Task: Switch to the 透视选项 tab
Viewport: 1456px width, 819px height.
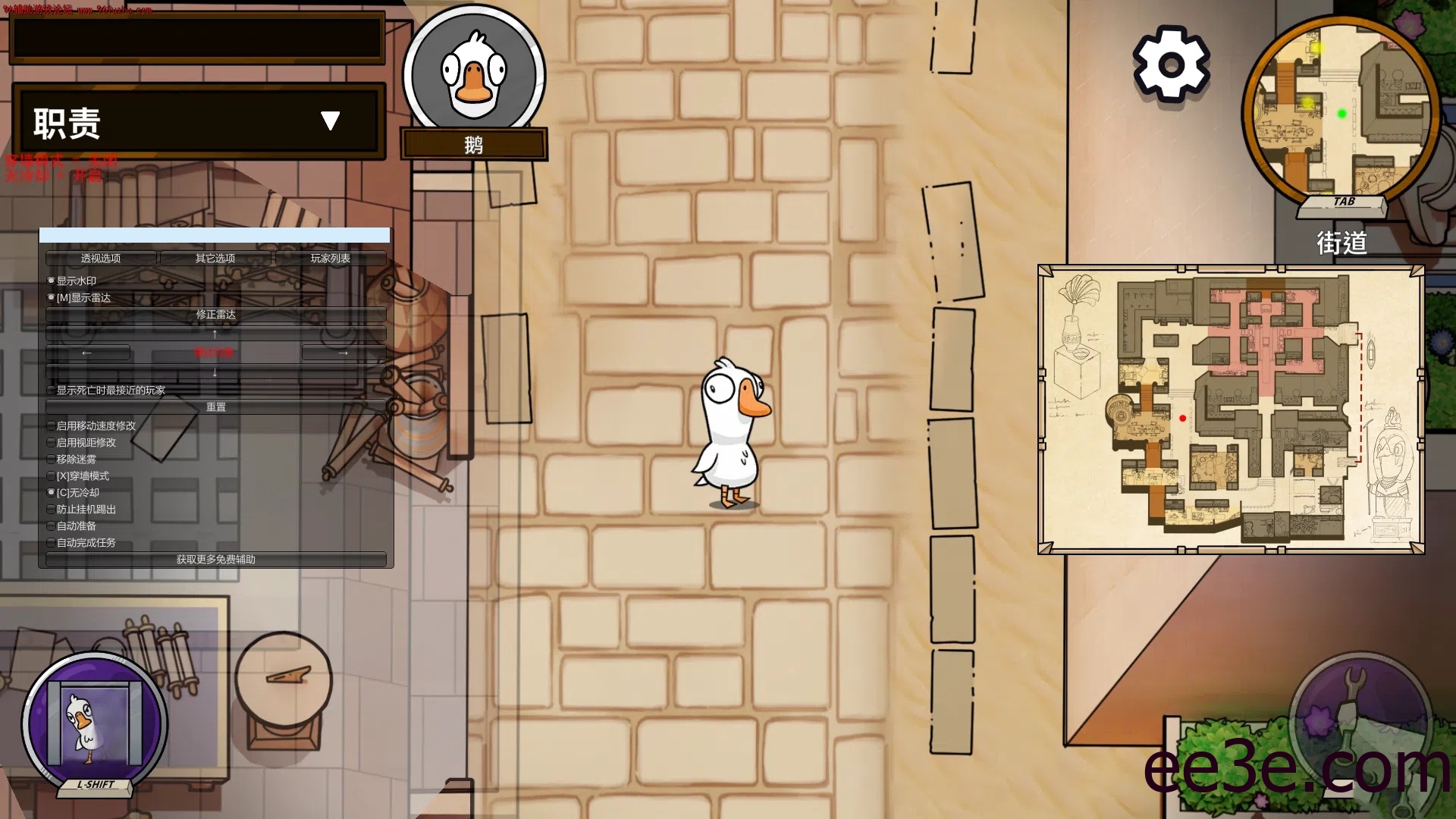Action: click(x=100, y=258)
